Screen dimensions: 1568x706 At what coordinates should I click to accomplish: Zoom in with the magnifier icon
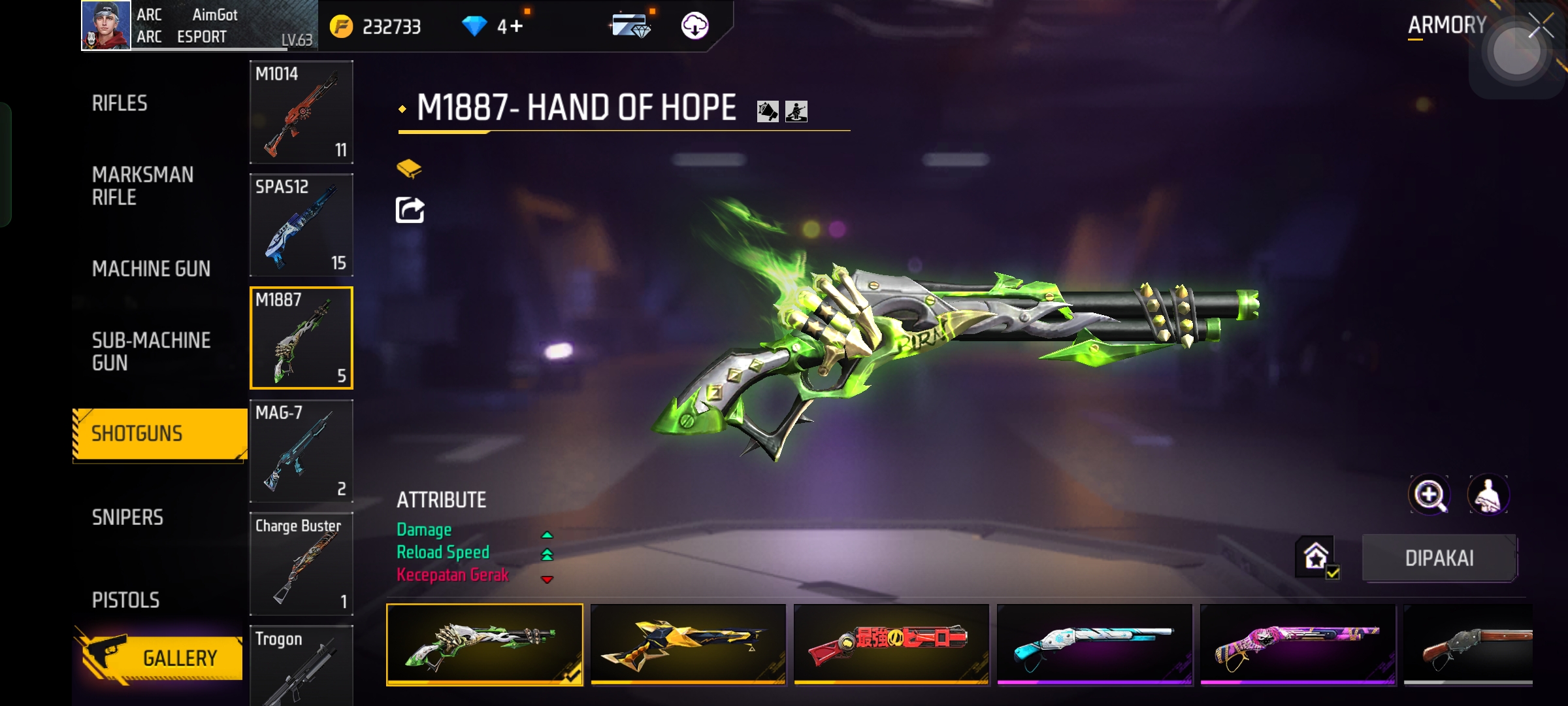[1429, 495]
